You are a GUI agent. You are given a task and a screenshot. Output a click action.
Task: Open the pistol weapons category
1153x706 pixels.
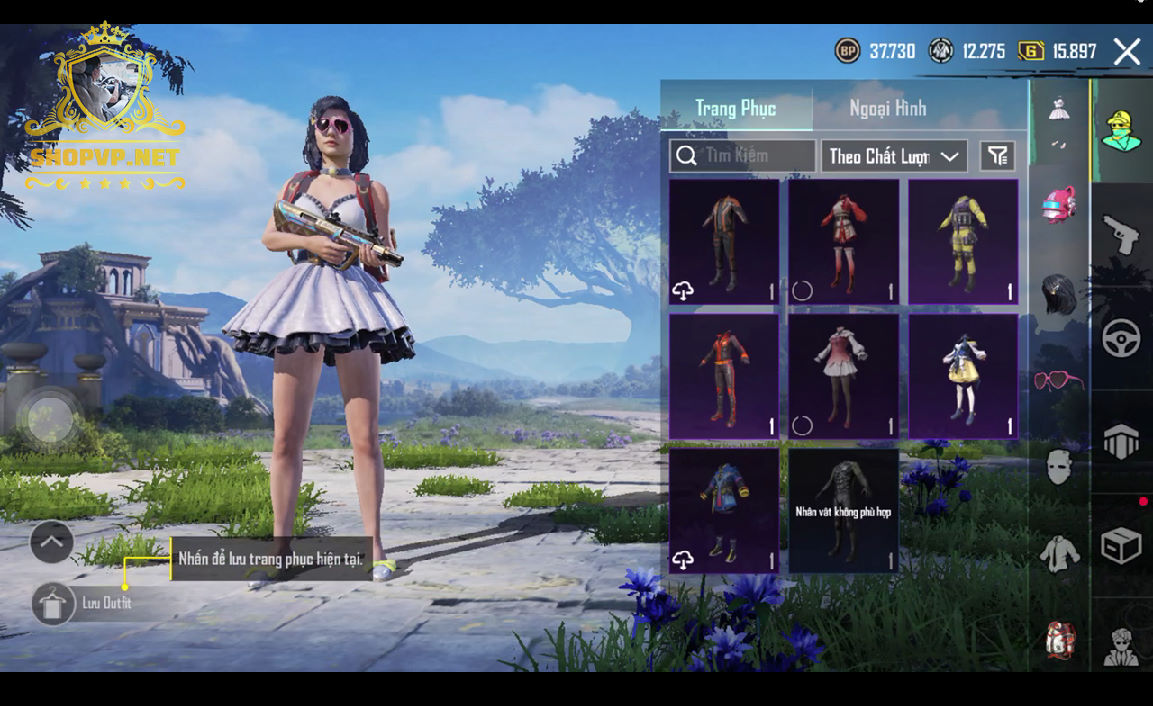click(1121, 234)
